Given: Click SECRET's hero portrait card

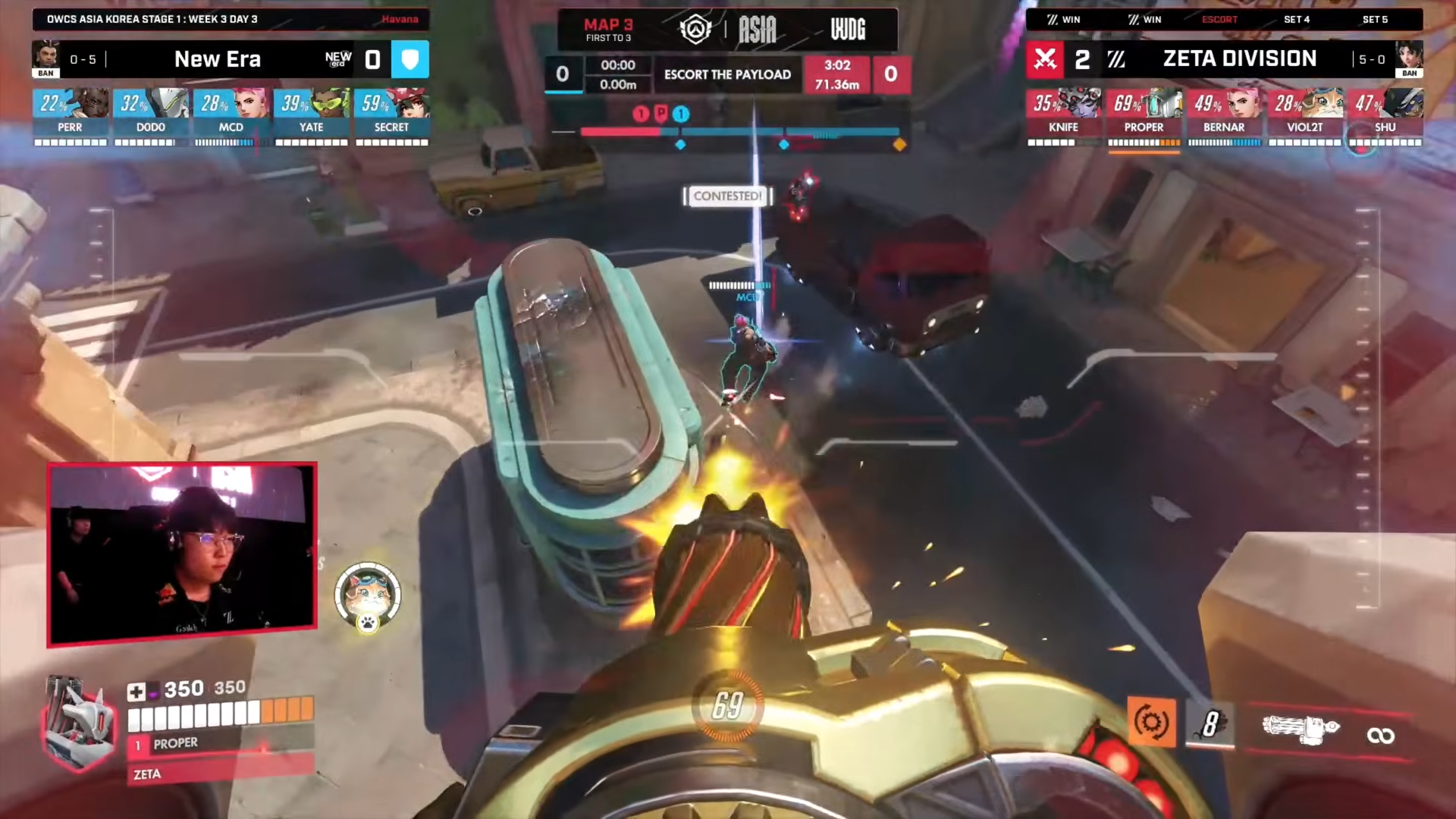Looking at the screenshot, I should point(391,116).
